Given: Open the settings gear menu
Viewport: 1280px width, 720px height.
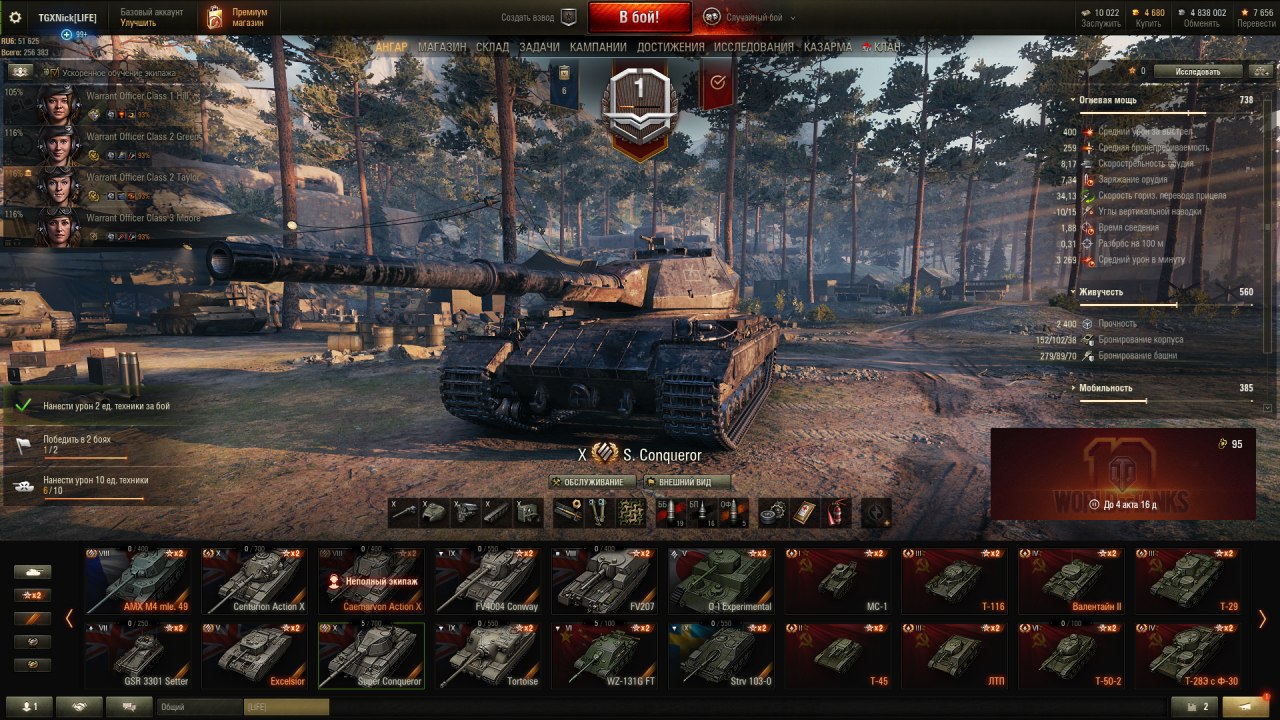Looking at the screenshot, I should (15, 18).
